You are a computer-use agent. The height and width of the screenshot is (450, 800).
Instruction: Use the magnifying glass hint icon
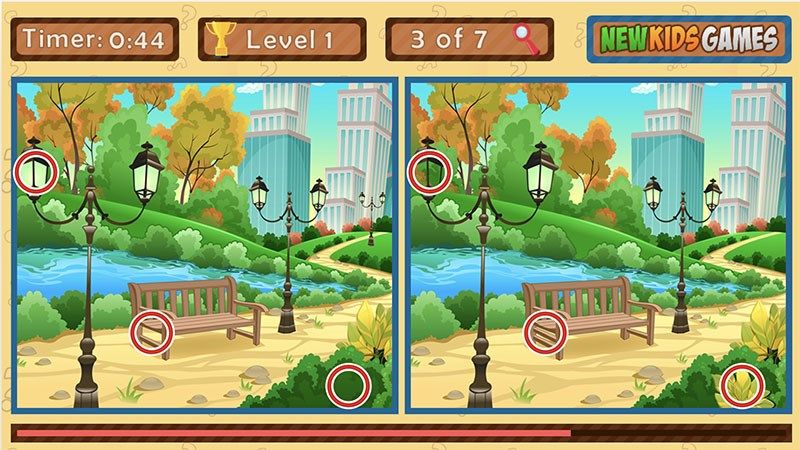(525, 39)
